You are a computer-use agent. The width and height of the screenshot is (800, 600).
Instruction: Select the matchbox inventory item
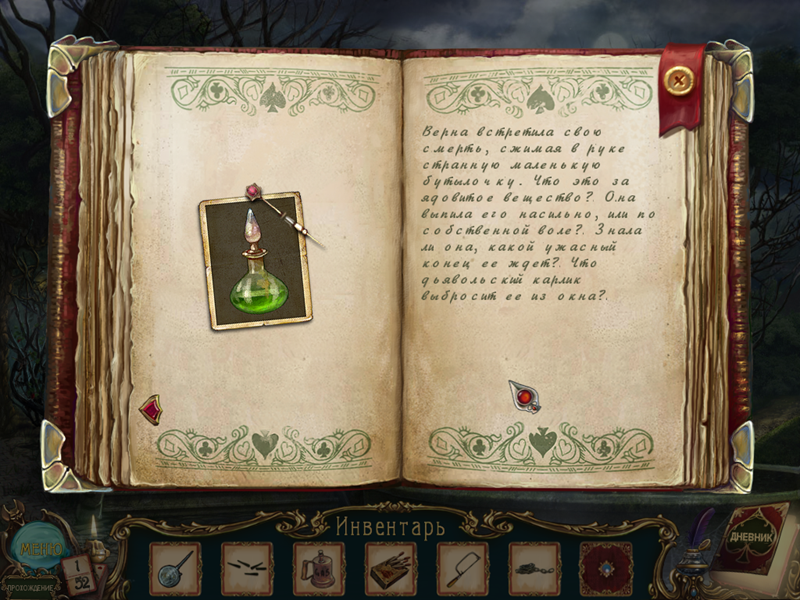tap(390, 570)
